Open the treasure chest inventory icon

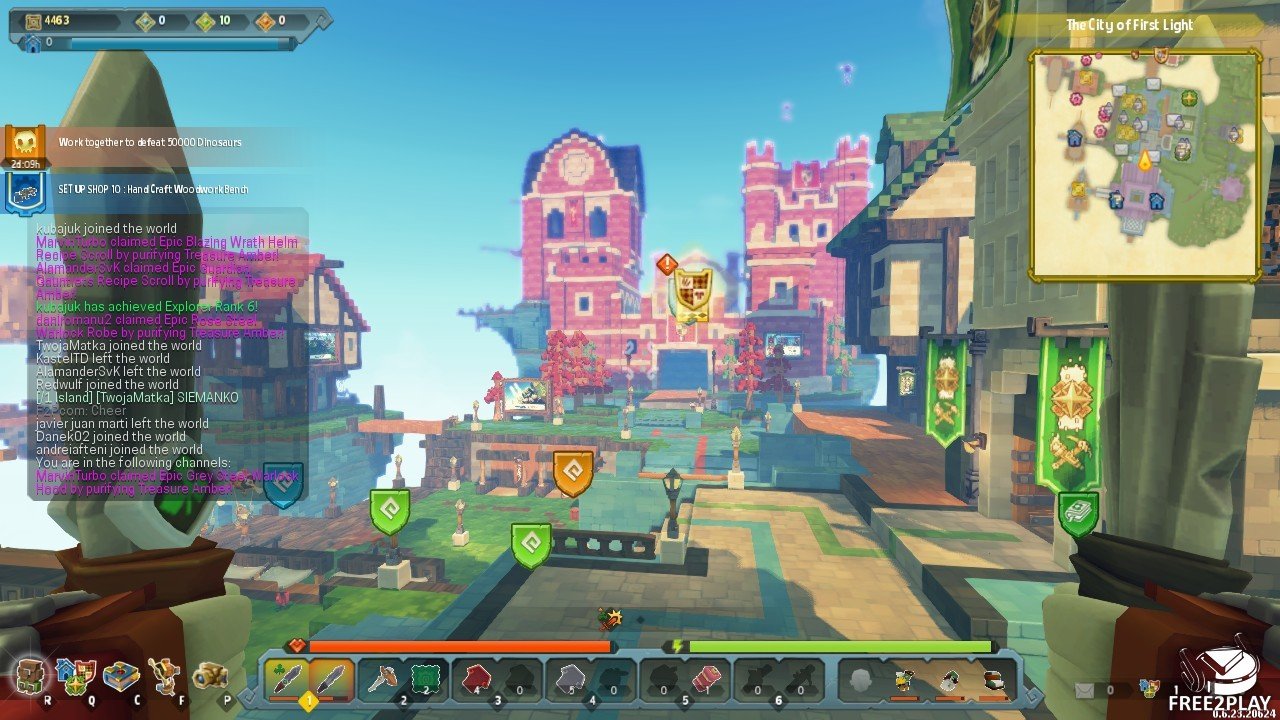[121, 677]
